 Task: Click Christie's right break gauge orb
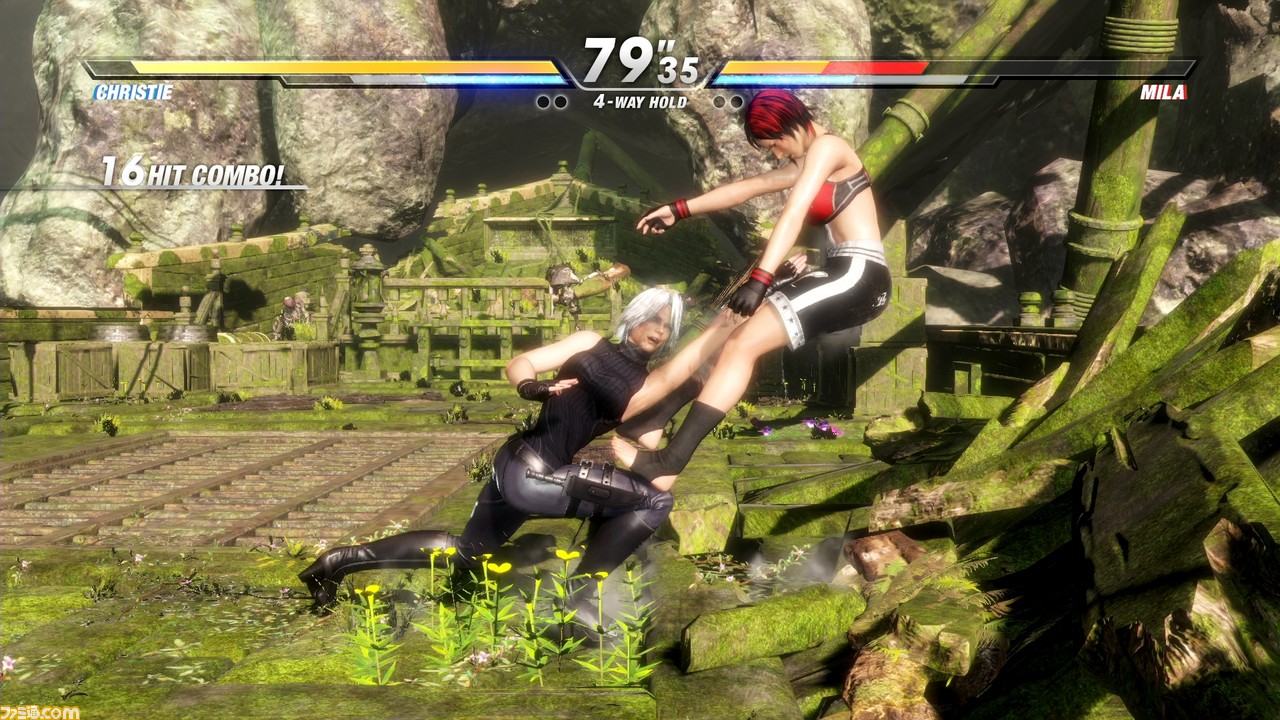(x=560, y=99)
